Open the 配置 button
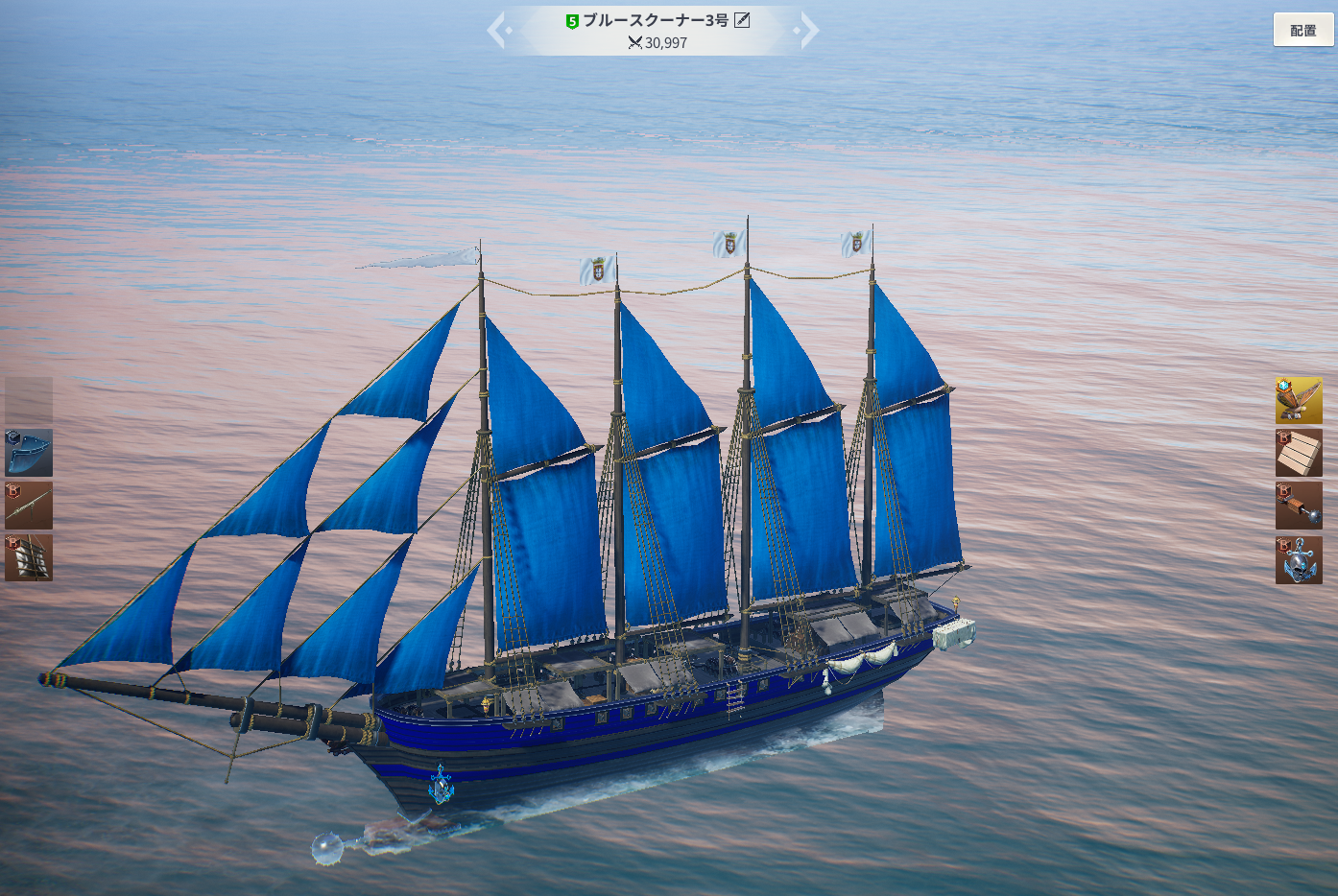This screenshot has height=896, width=1338. coord(1302,30)
